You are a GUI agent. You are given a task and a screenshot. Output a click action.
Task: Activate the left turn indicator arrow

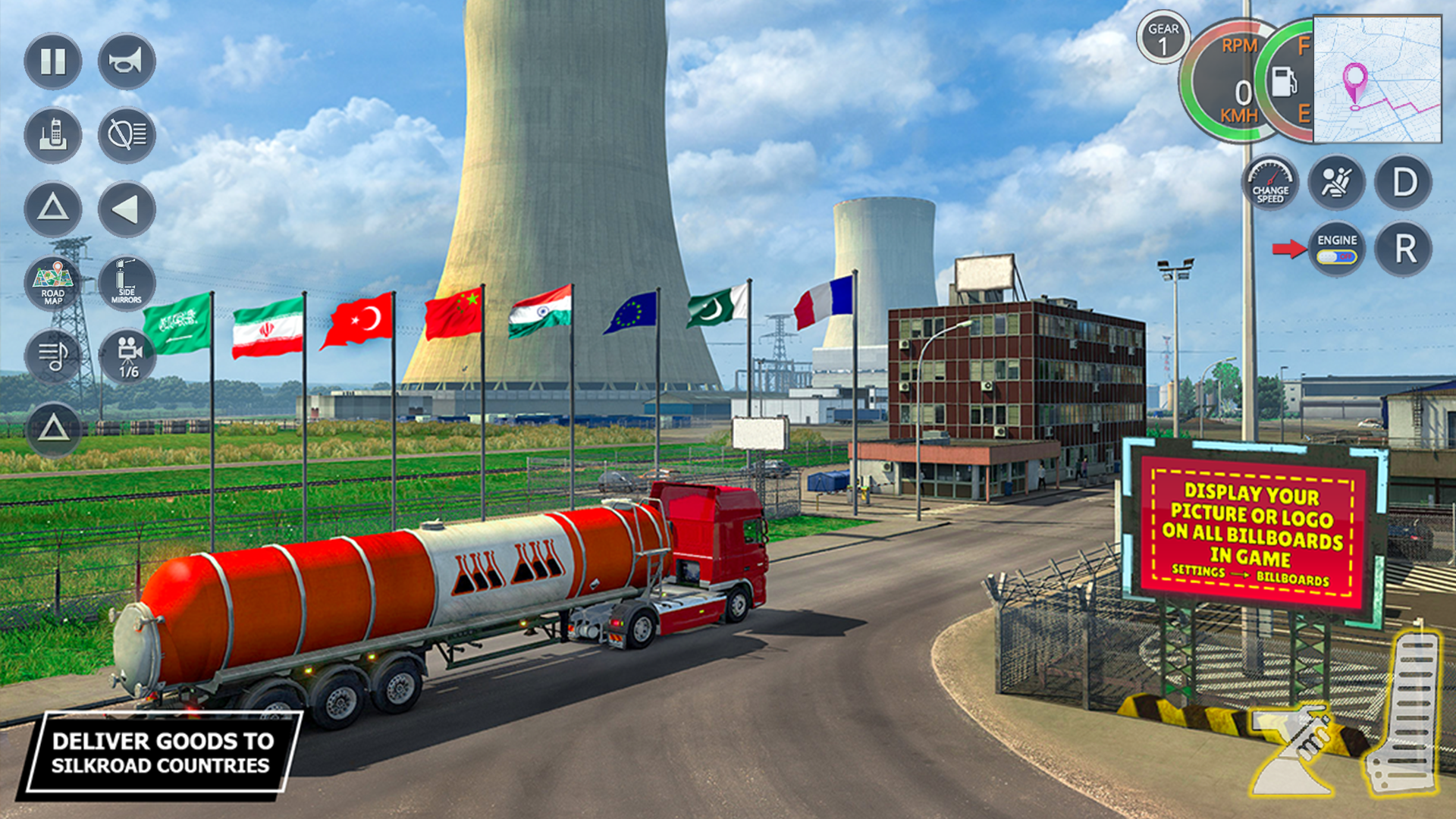(x=126, y=210)
